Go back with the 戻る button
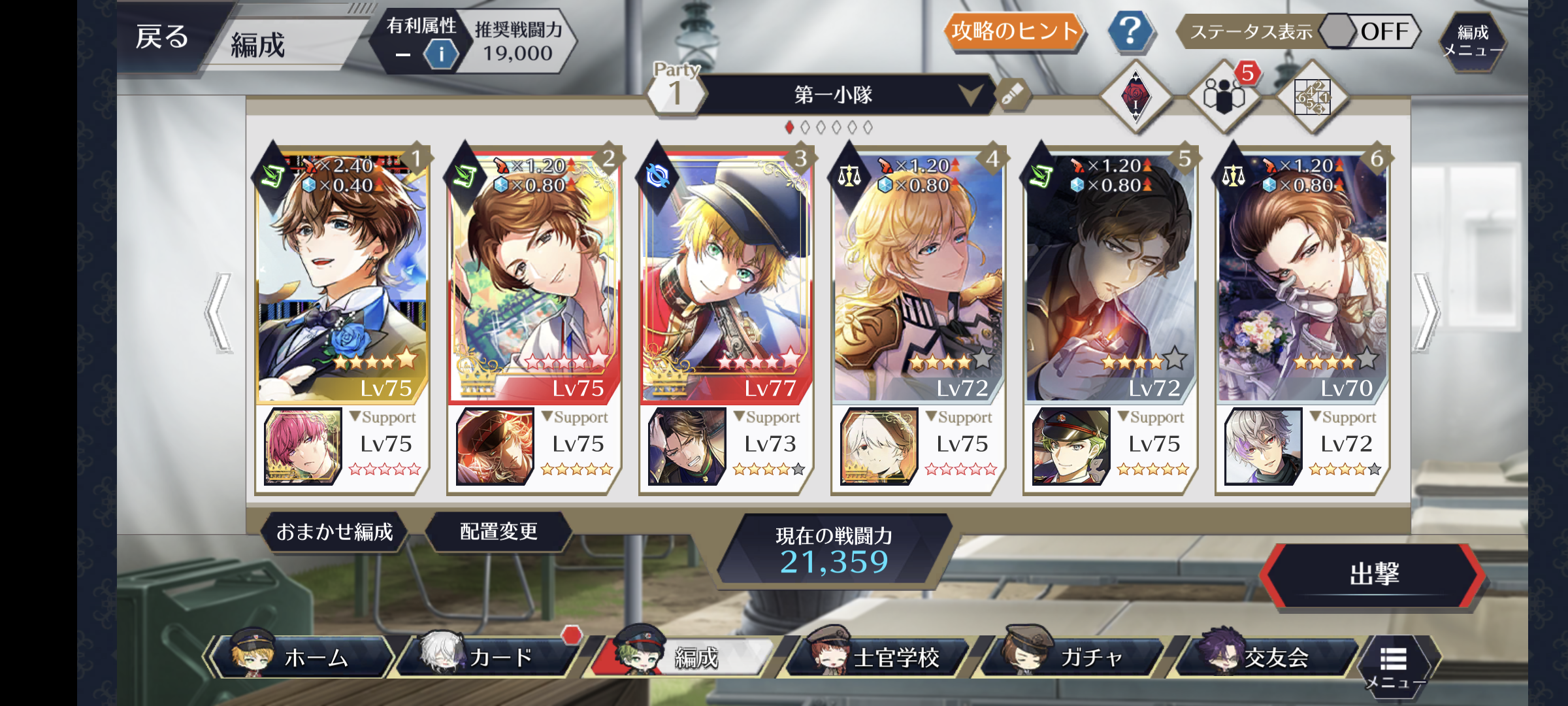The height and width of the screenshot is (706, 1568). coord(162,37)
